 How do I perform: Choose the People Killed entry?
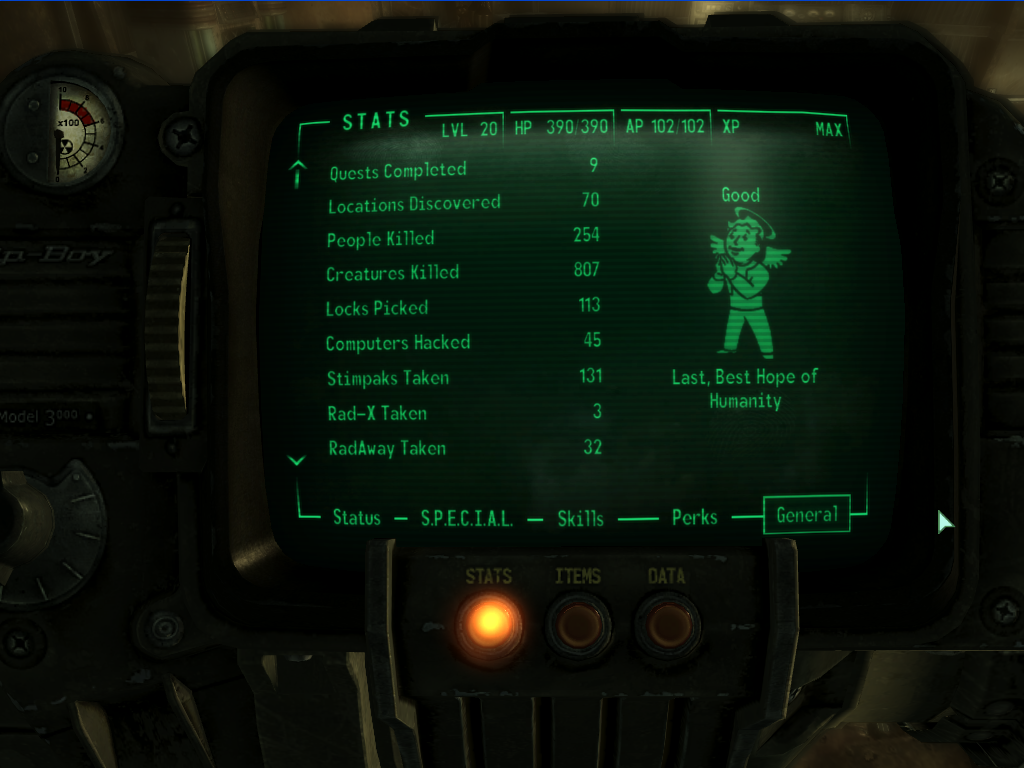coord(380,239)
